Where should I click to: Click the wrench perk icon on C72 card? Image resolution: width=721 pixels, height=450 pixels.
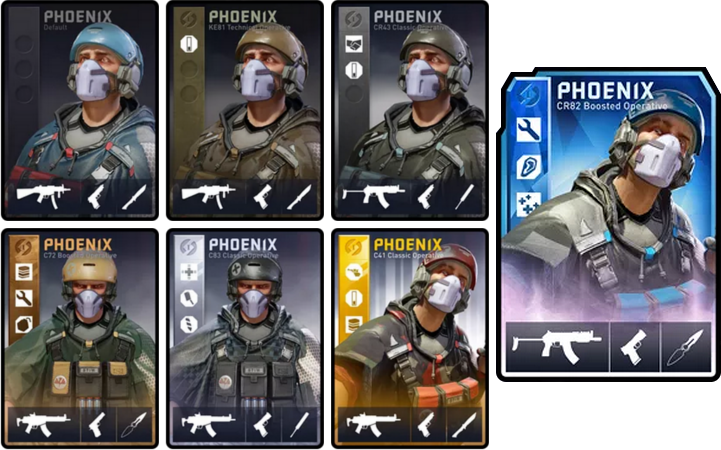pyautogui.click(x=24, y=298)
